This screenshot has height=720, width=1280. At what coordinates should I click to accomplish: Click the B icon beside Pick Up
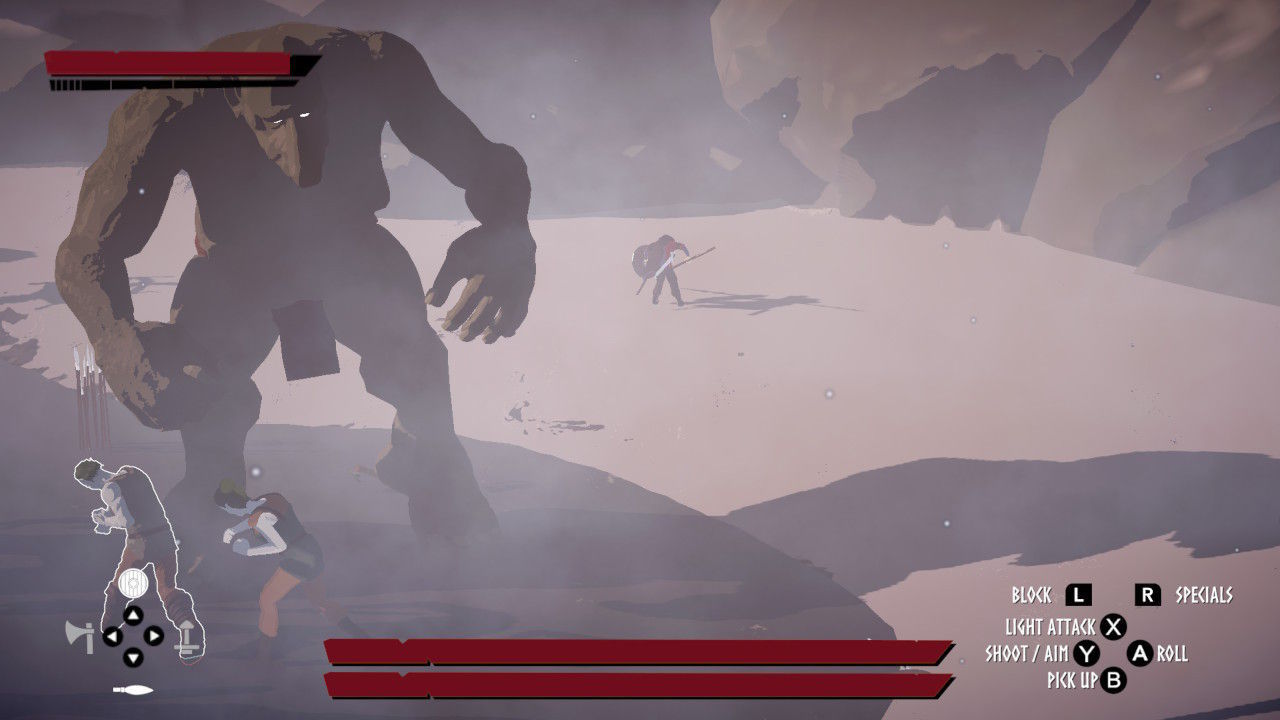[1114, 679]
